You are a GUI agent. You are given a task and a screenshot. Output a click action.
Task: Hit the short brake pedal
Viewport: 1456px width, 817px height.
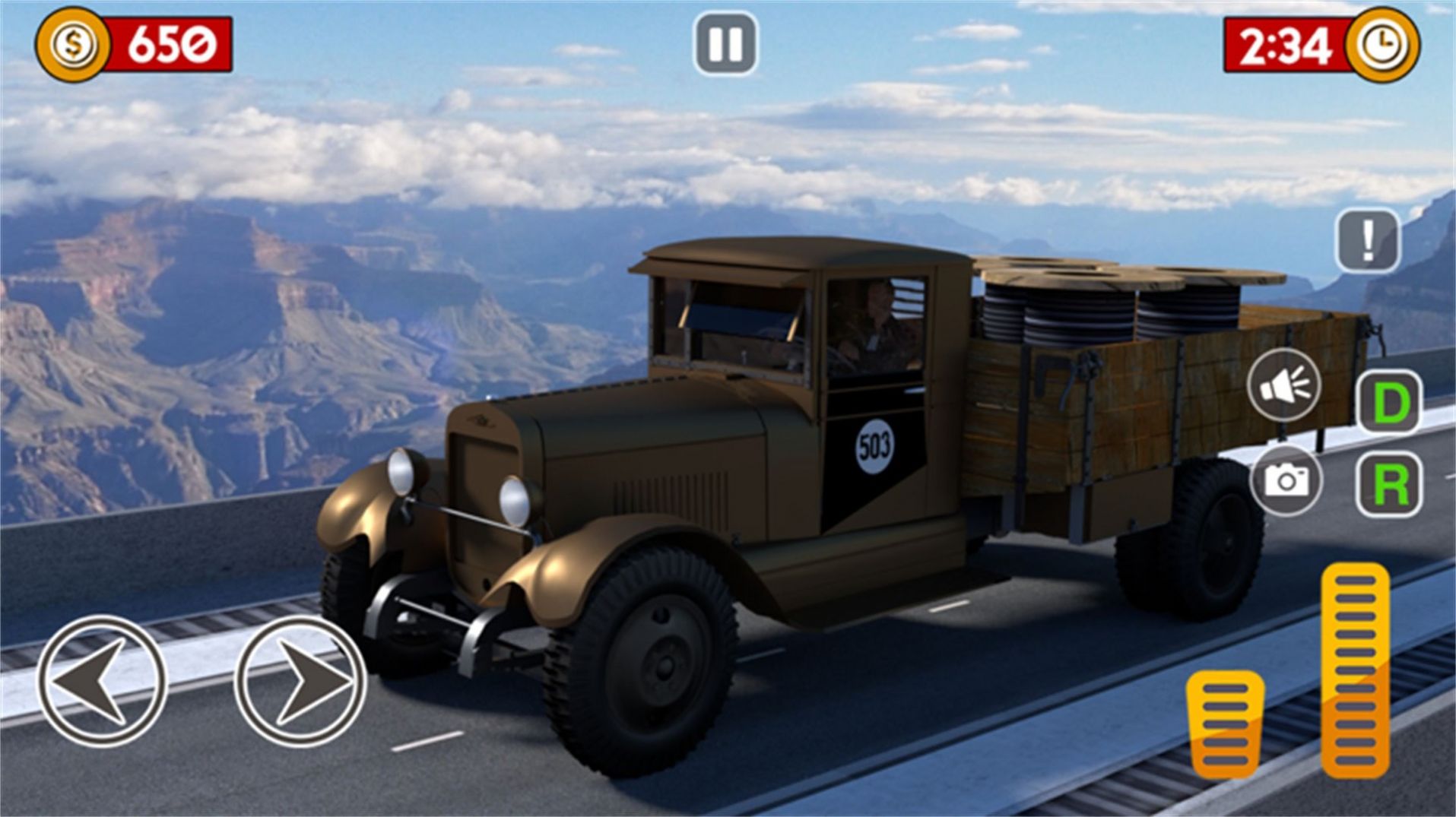[x=1225, y=724]
